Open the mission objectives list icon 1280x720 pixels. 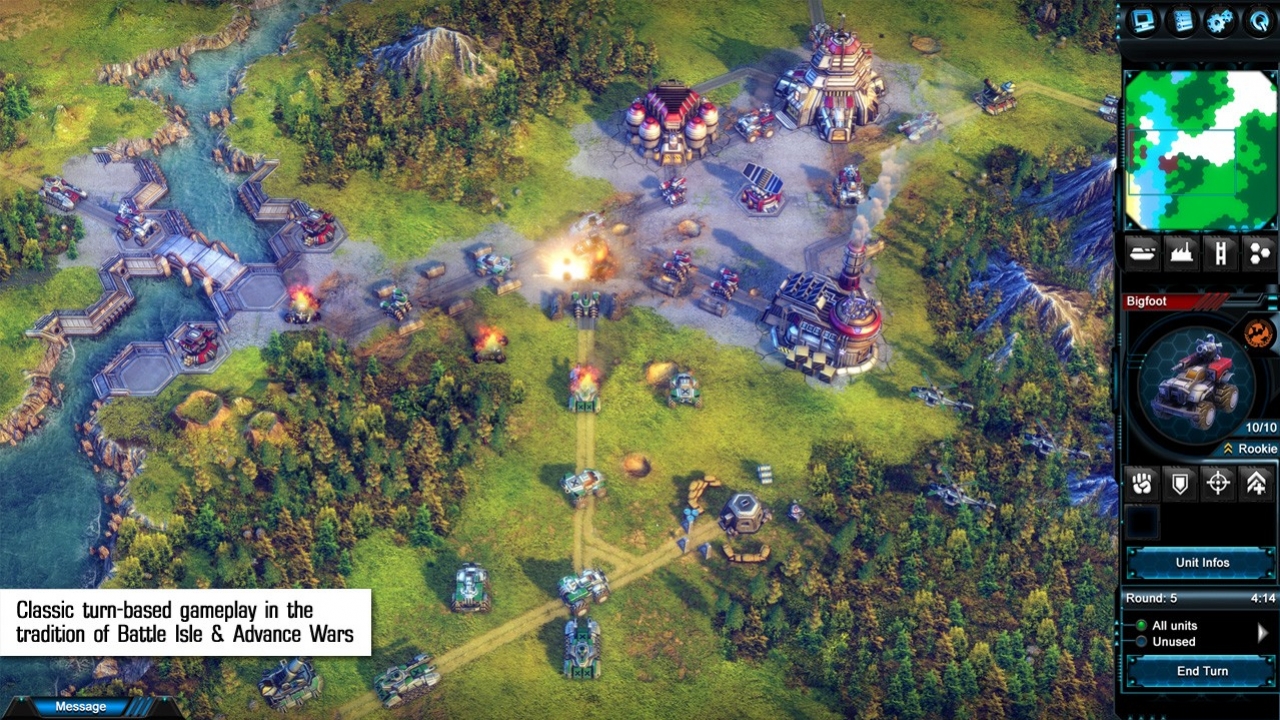point(1180,22)
